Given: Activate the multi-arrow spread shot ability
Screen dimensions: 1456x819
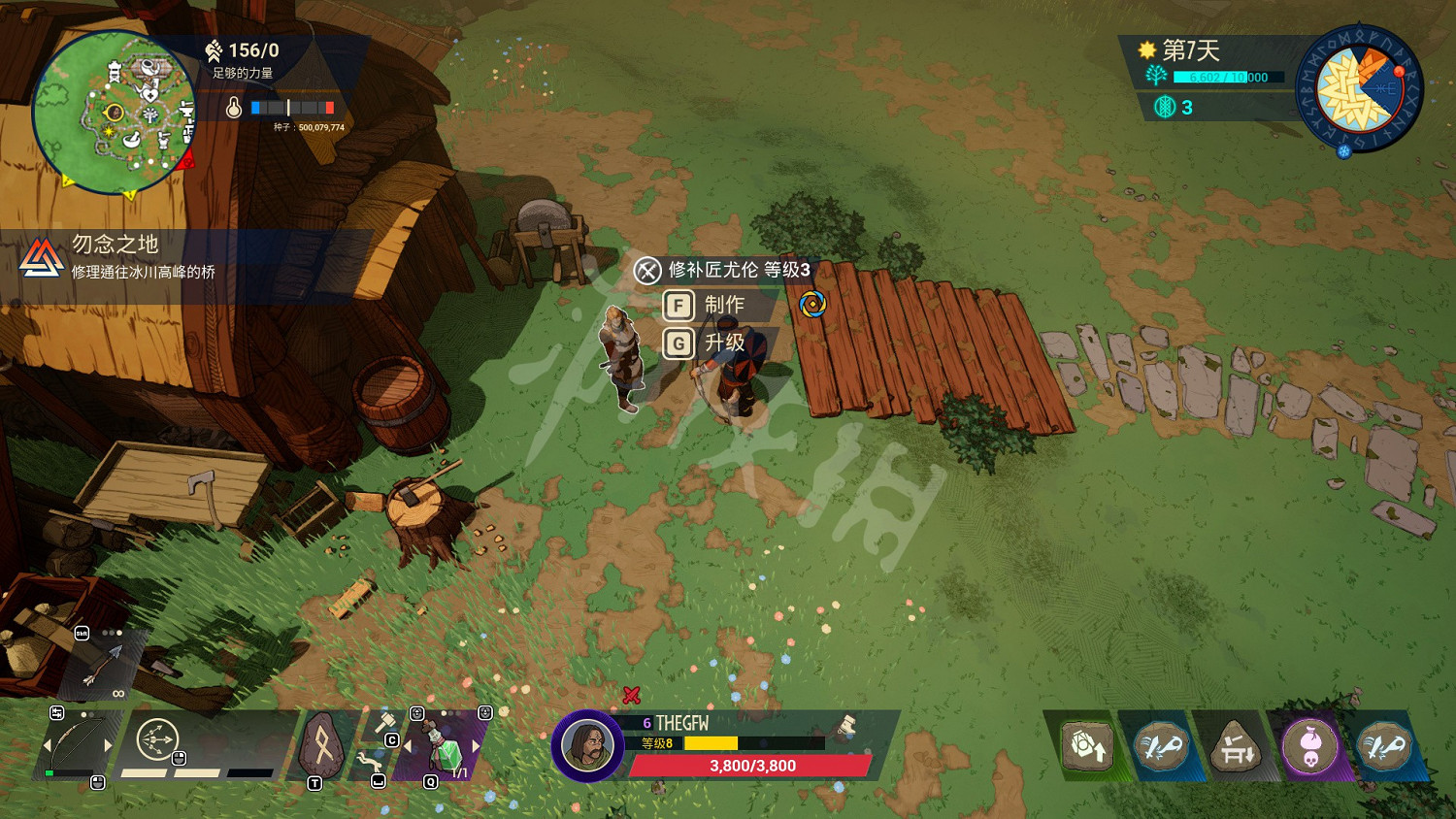Looking at the screenshot, I should pos(156,740).
